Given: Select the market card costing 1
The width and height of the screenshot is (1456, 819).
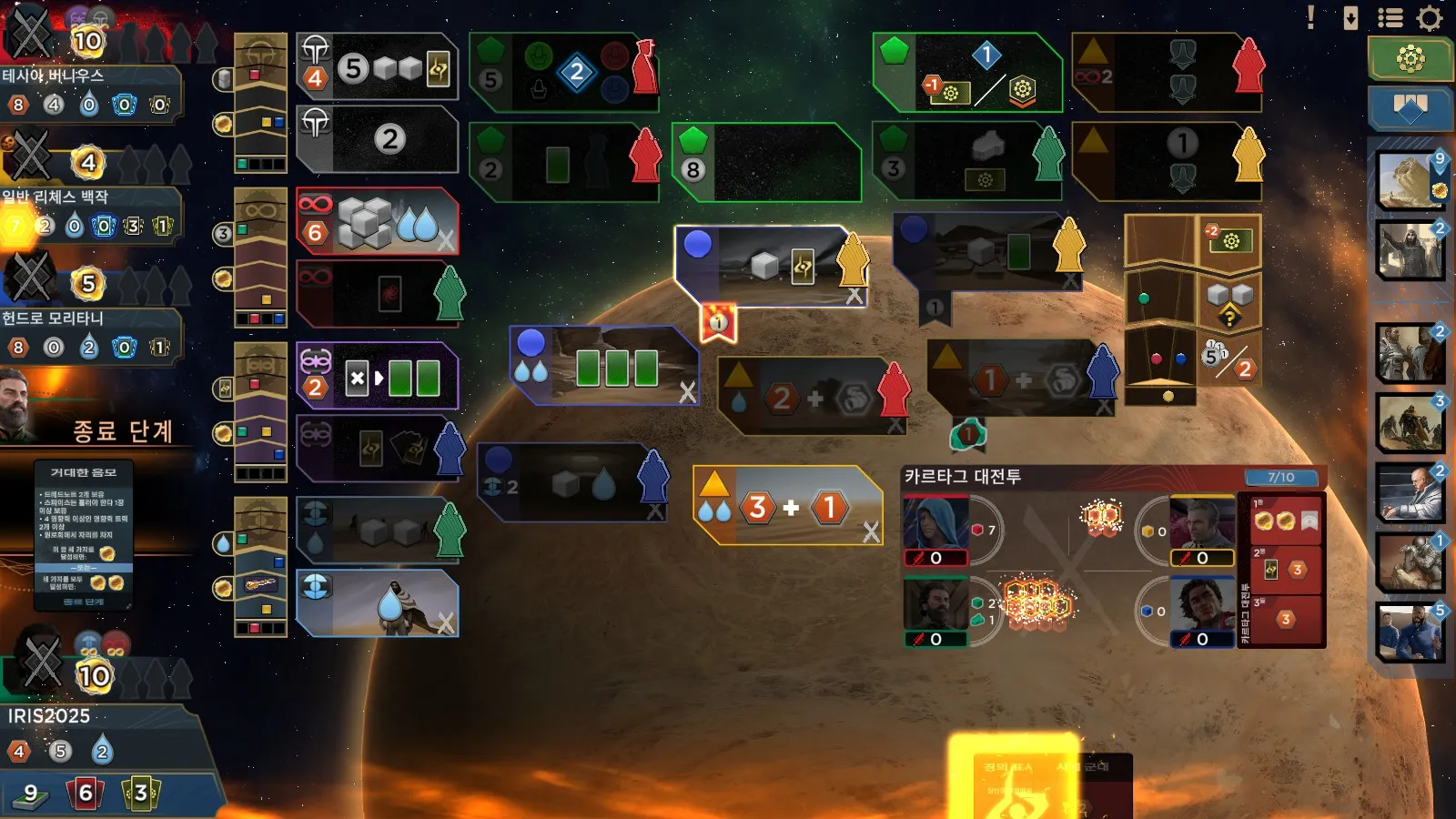Looking at the screenshot, I should (x=1410, y=561).
